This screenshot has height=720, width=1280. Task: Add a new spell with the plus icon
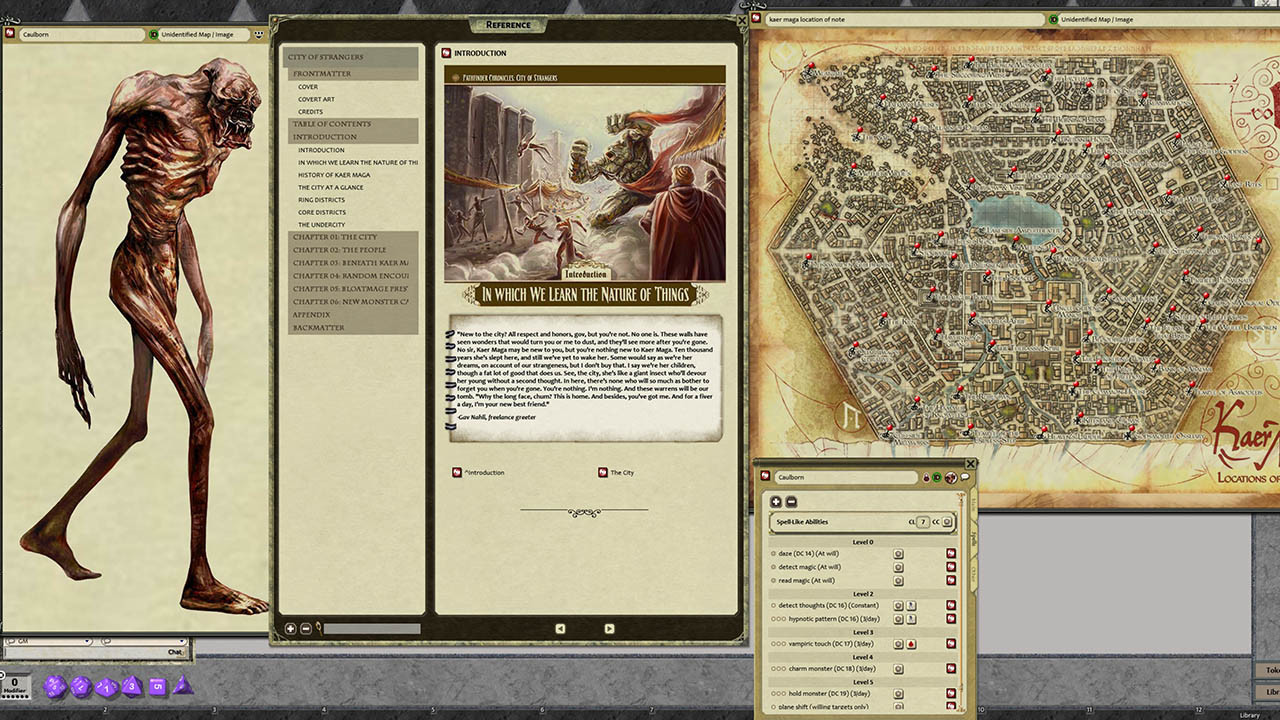[x=775, y=502]
